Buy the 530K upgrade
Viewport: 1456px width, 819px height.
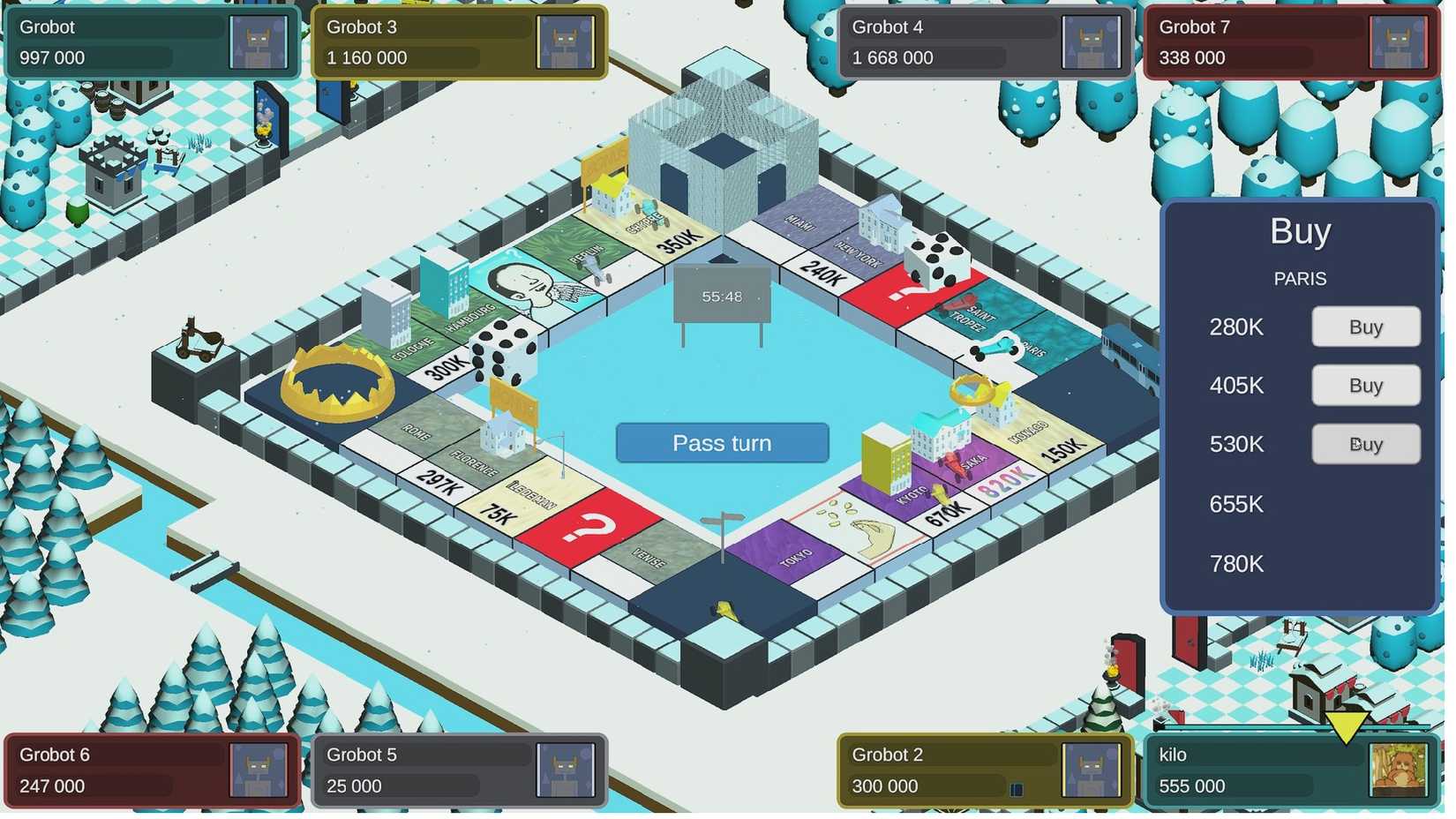pos(1366,444)
